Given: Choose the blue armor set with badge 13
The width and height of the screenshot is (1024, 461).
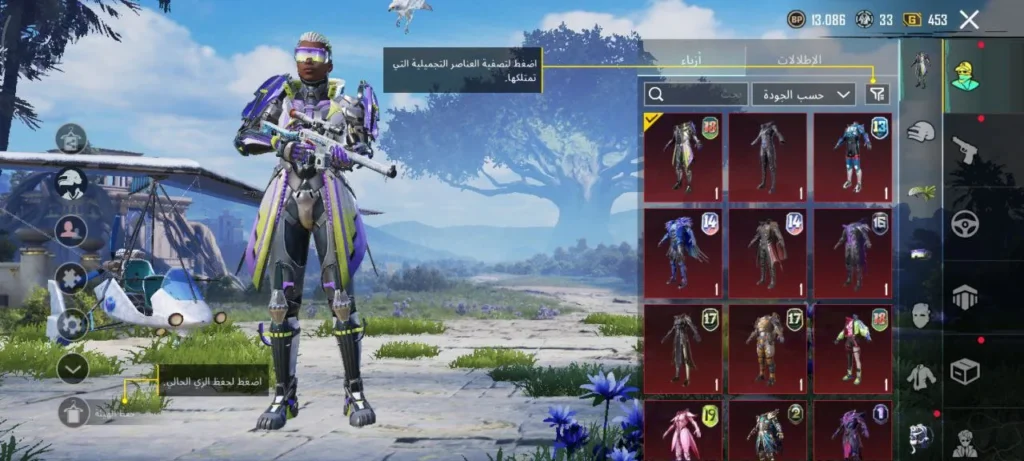Looking at the screenshot, I should [x=852, y=156].
